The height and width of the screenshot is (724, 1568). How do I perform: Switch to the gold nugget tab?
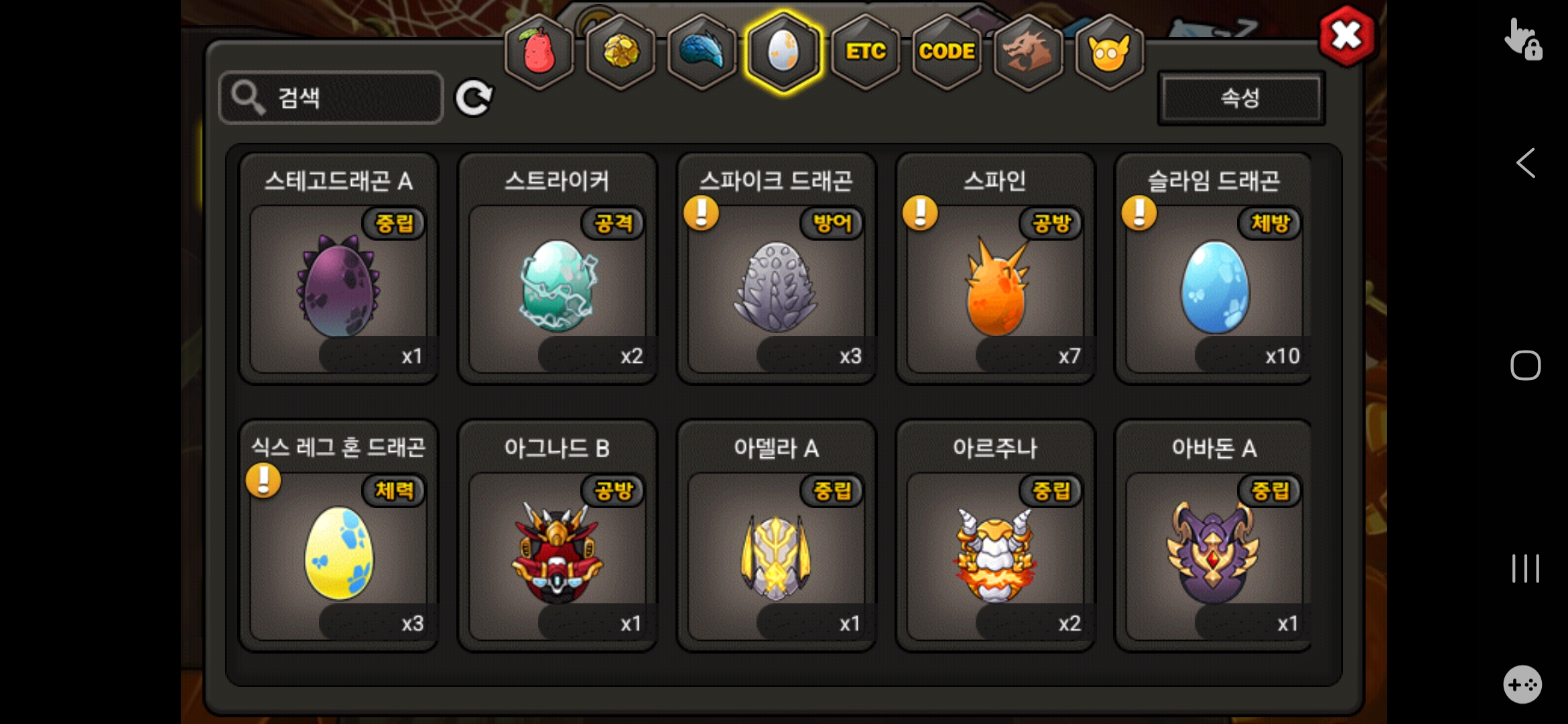click(620, 52)
